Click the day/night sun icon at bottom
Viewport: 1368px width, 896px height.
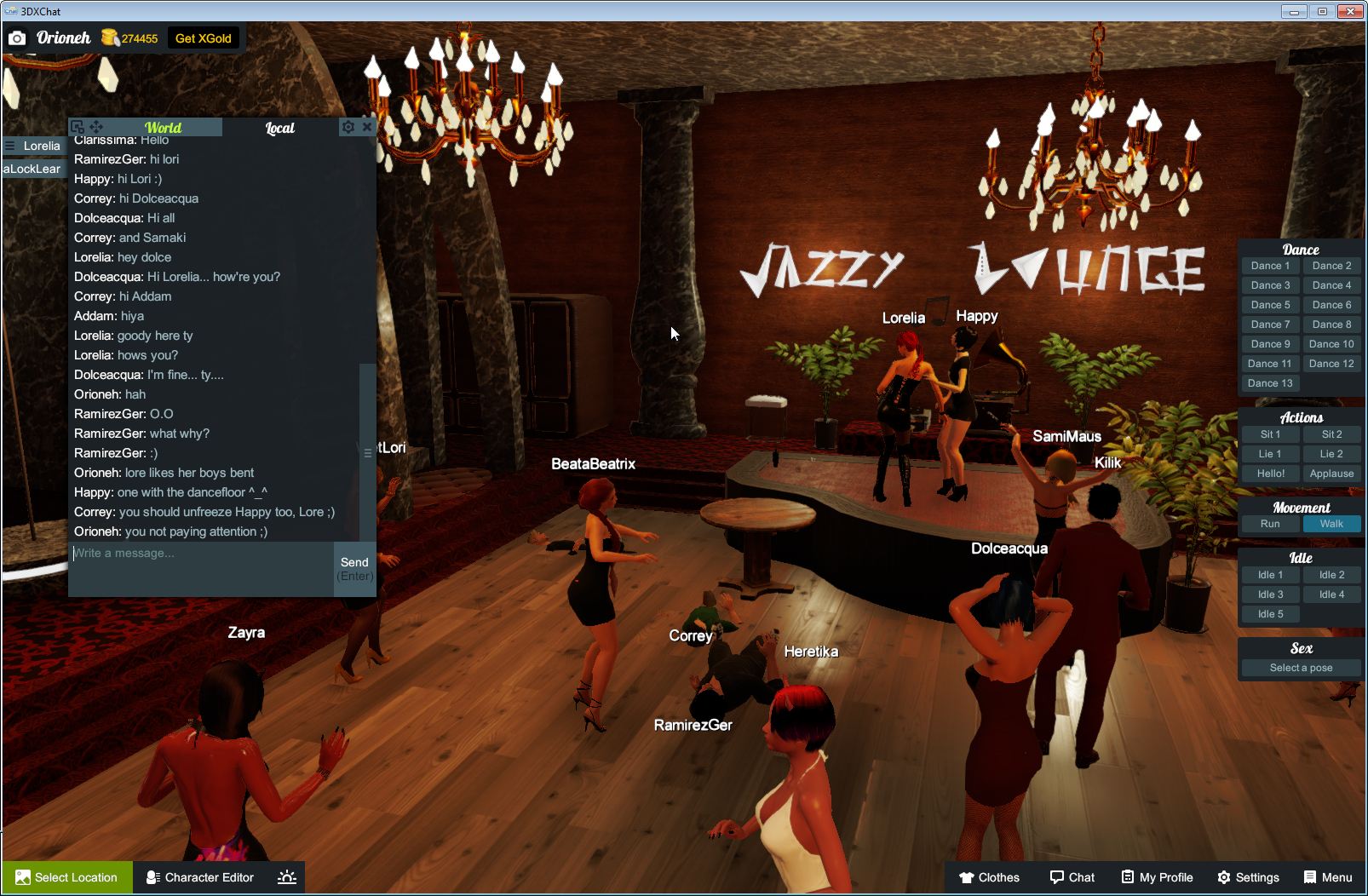click(287, 877)
